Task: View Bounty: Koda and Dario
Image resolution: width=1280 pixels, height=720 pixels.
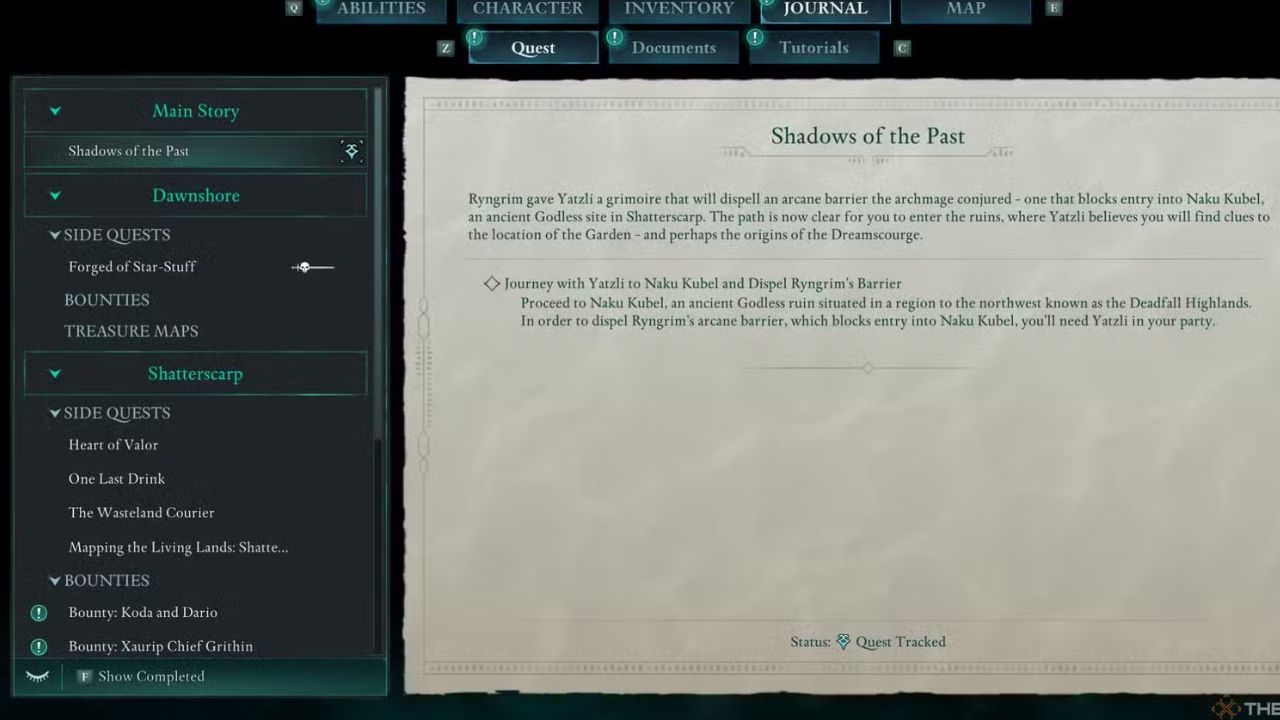Action: click(142, 612)
